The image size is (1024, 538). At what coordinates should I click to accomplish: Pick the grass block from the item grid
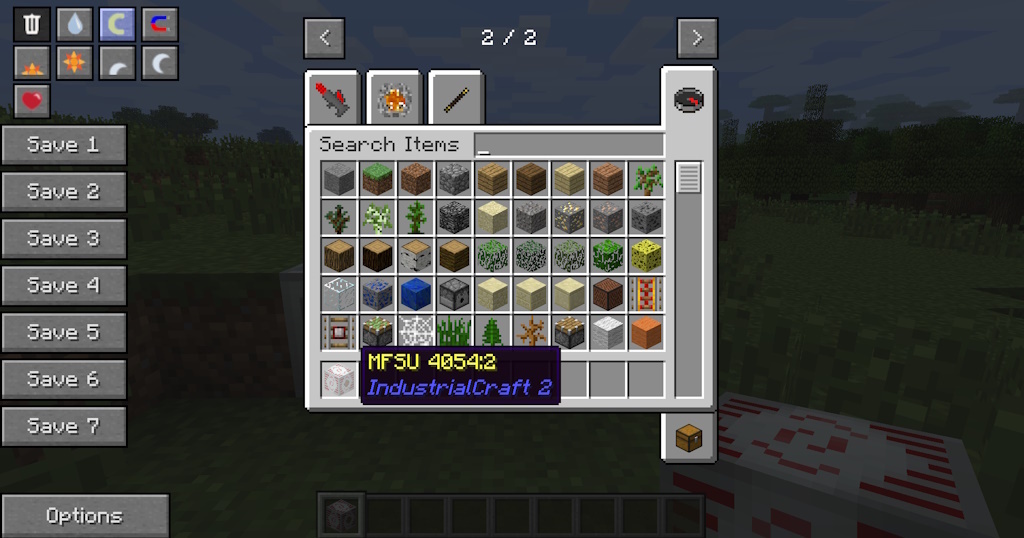coord(377,179)
